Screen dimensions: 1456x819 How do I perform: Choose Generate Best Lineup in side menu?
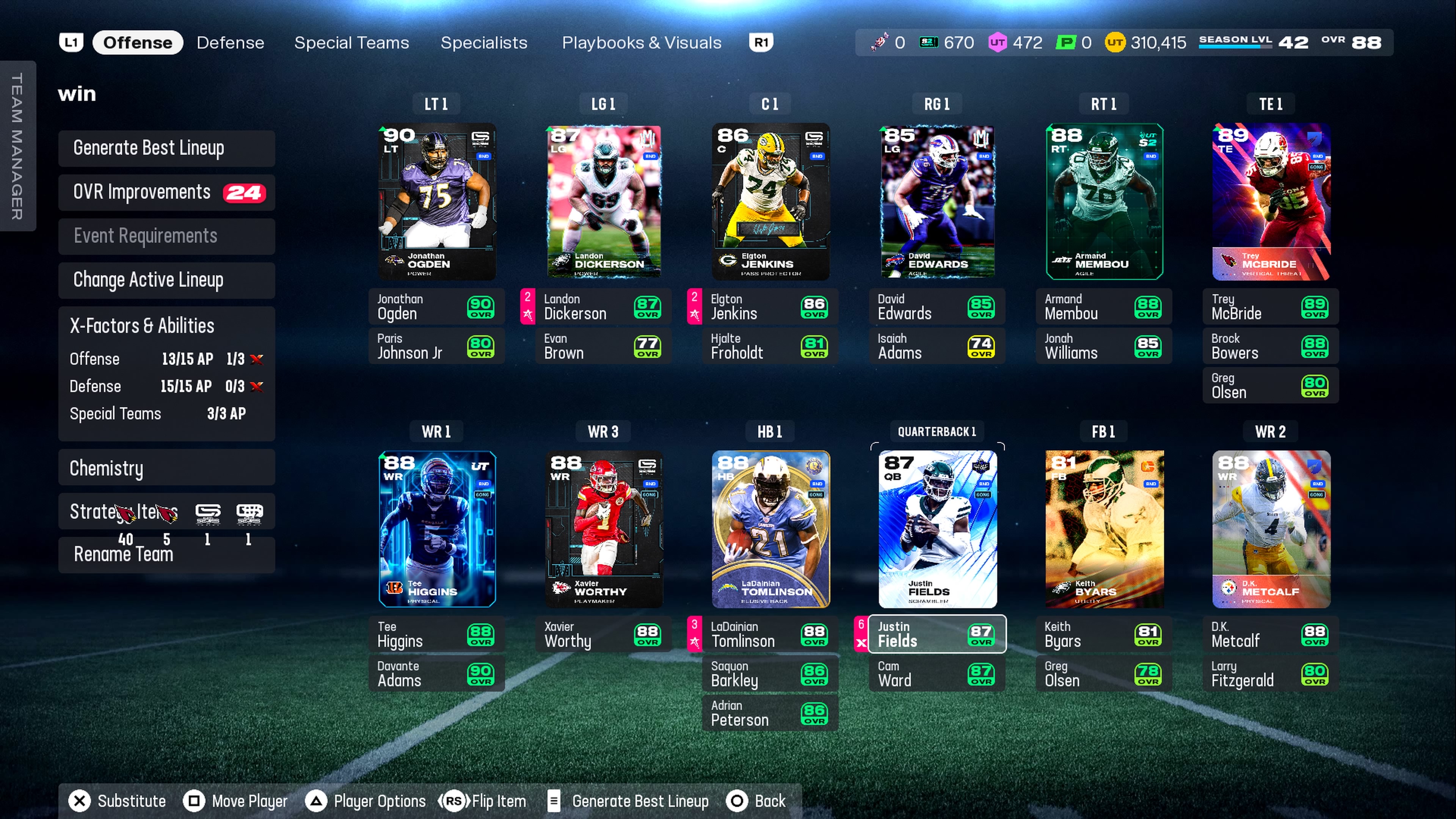click(x=166, y=148)
